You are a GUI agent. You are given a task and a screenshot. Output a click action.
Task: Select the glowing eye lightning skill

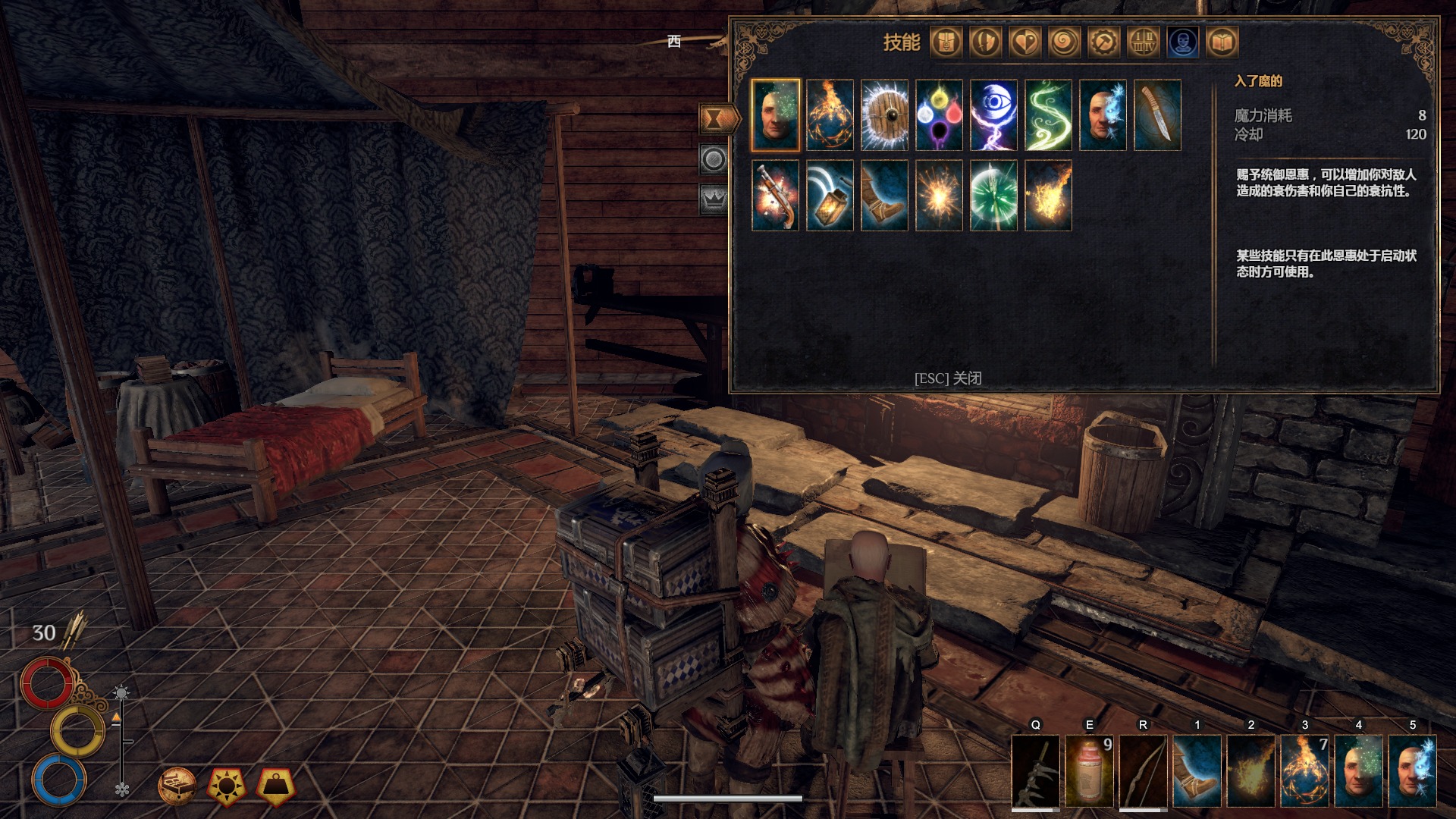pos(993,115)
